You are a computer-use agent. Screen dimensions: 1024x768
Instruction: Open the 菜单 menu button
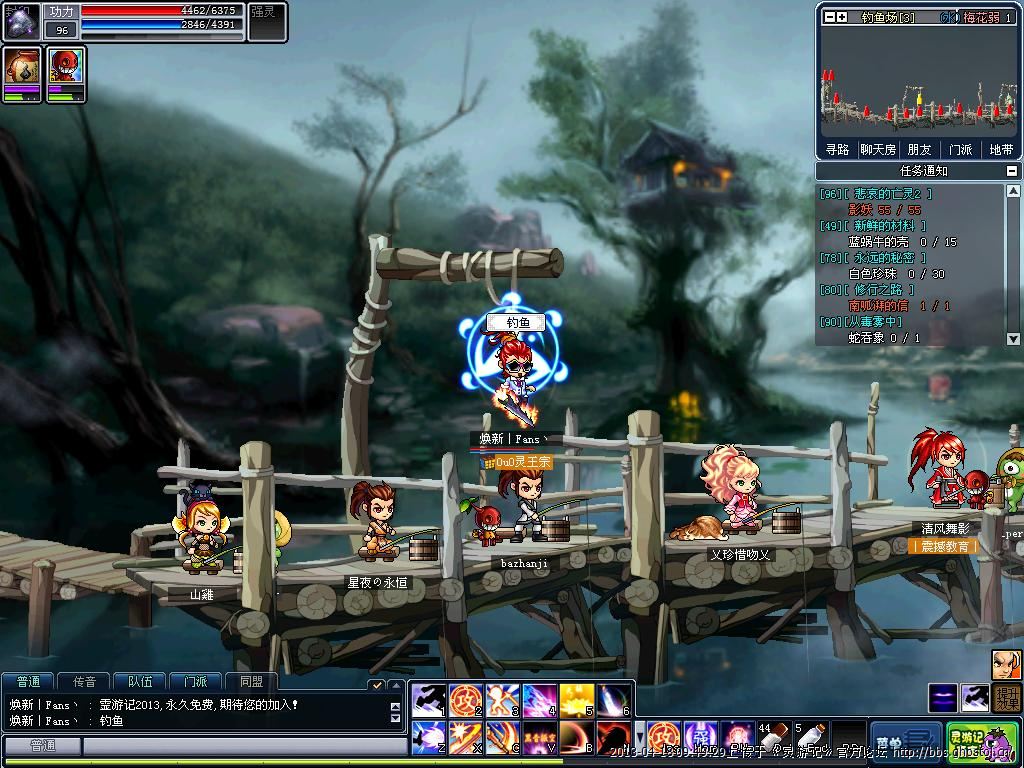coord(904,740)
